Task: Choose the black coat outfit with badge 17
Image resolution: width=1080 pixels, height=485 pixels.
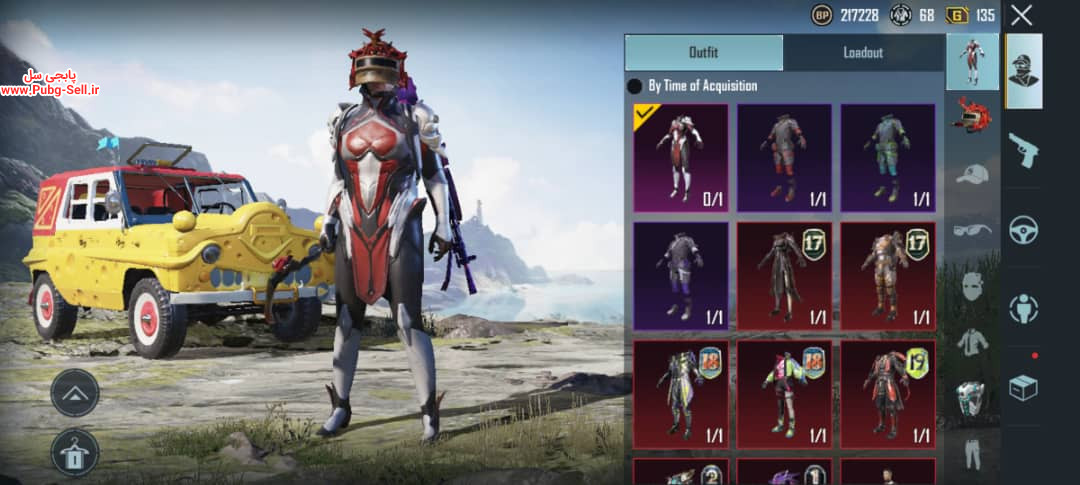Action: pyautogui.click(x=784, y=276)
